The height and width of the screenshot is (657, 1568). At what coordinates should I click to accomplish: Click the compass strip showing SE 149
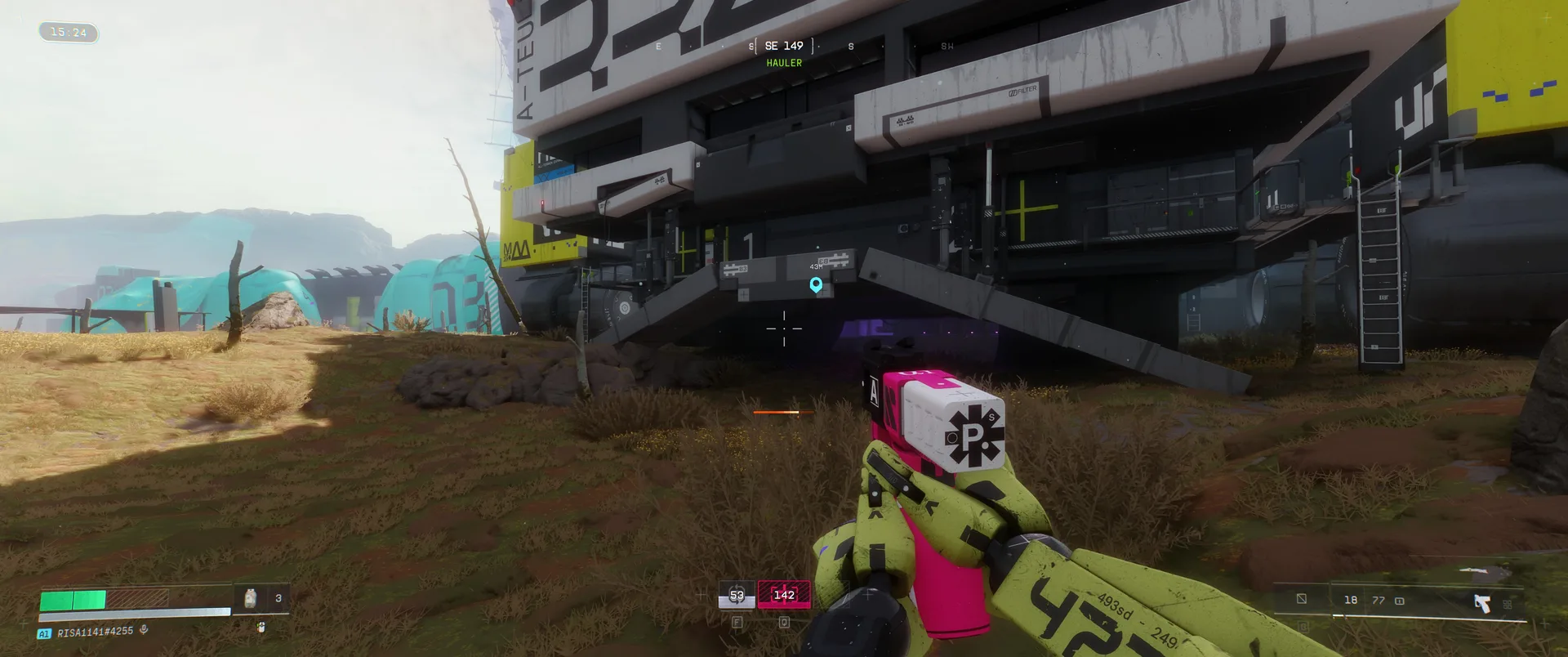click(784, 47)
